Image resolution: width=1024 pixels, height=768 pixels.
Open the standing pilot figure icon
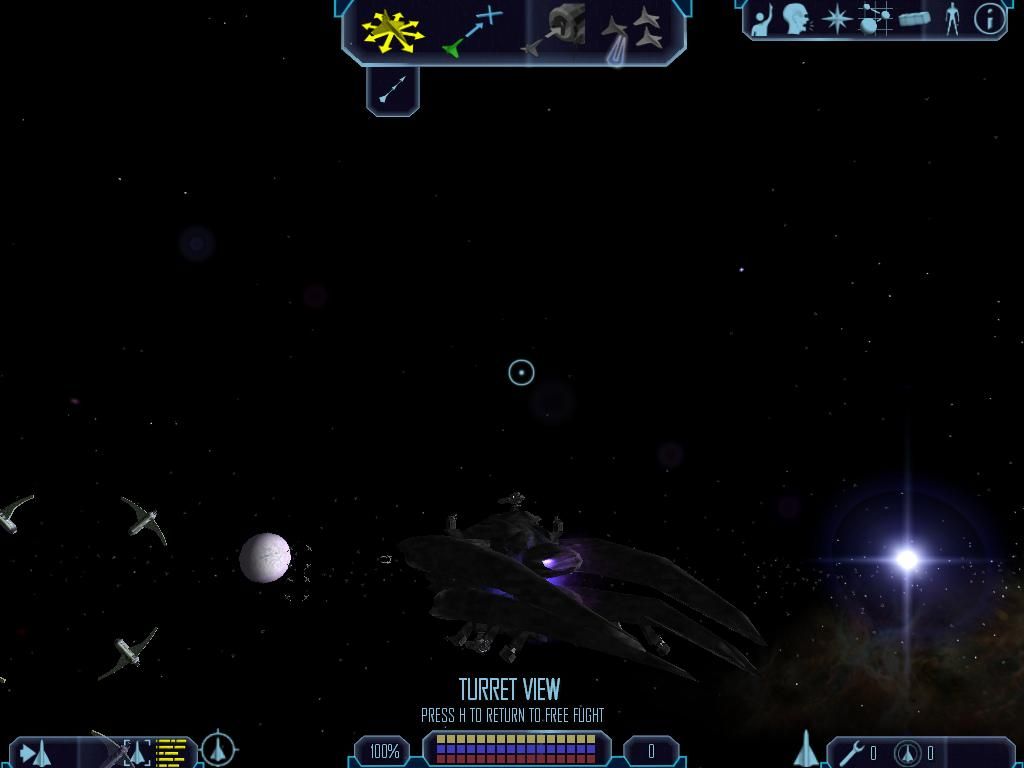(x=952, y=19)
